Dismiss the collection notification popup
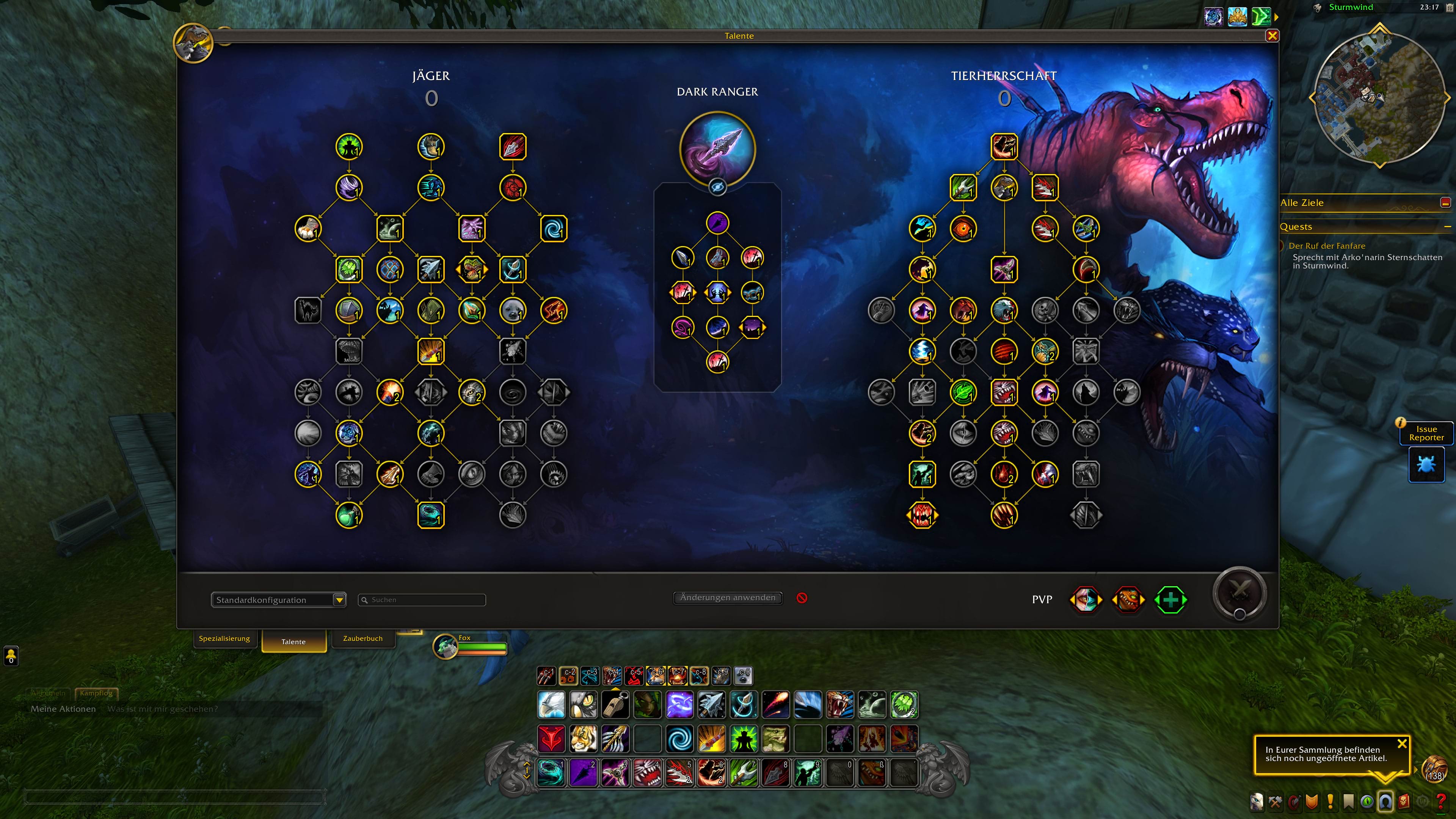This screenshot has height=819, width=1456. coord(1402,744)
